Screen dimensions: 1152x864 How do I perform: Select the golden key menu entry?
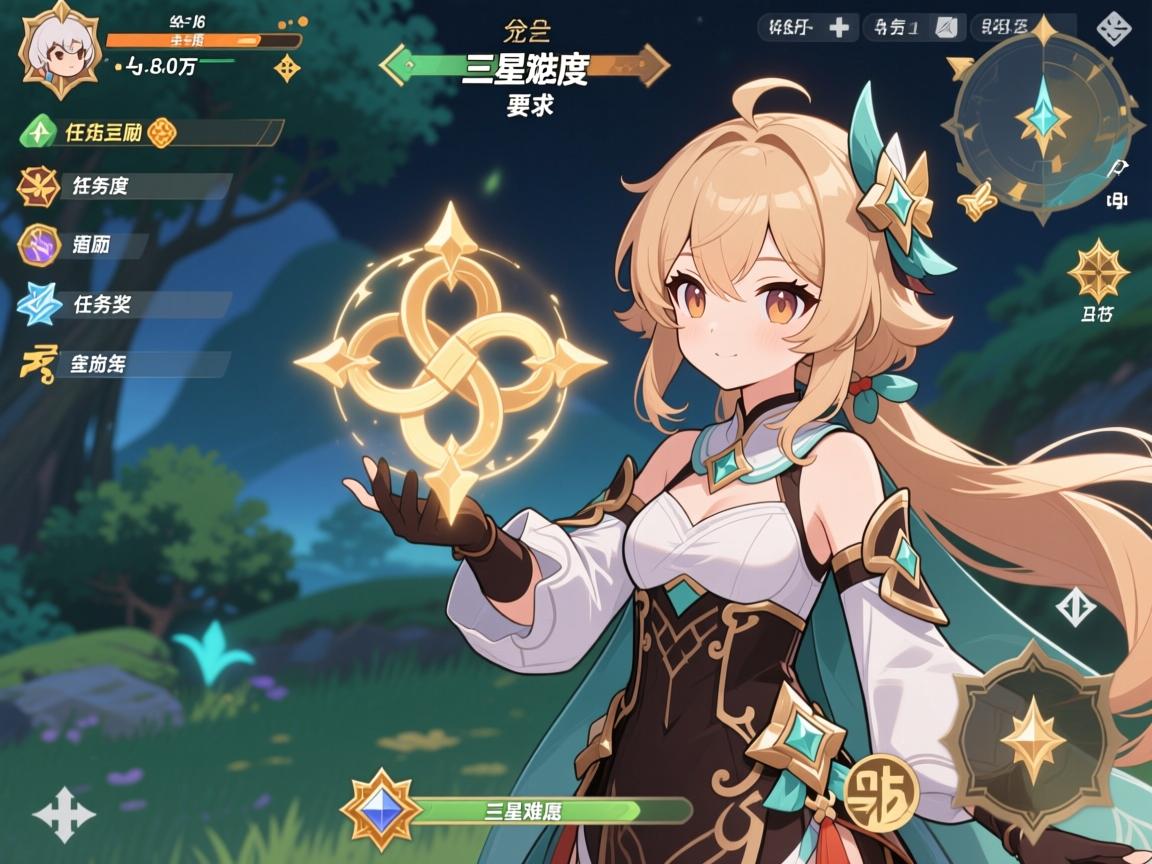[x=38, y=363]
